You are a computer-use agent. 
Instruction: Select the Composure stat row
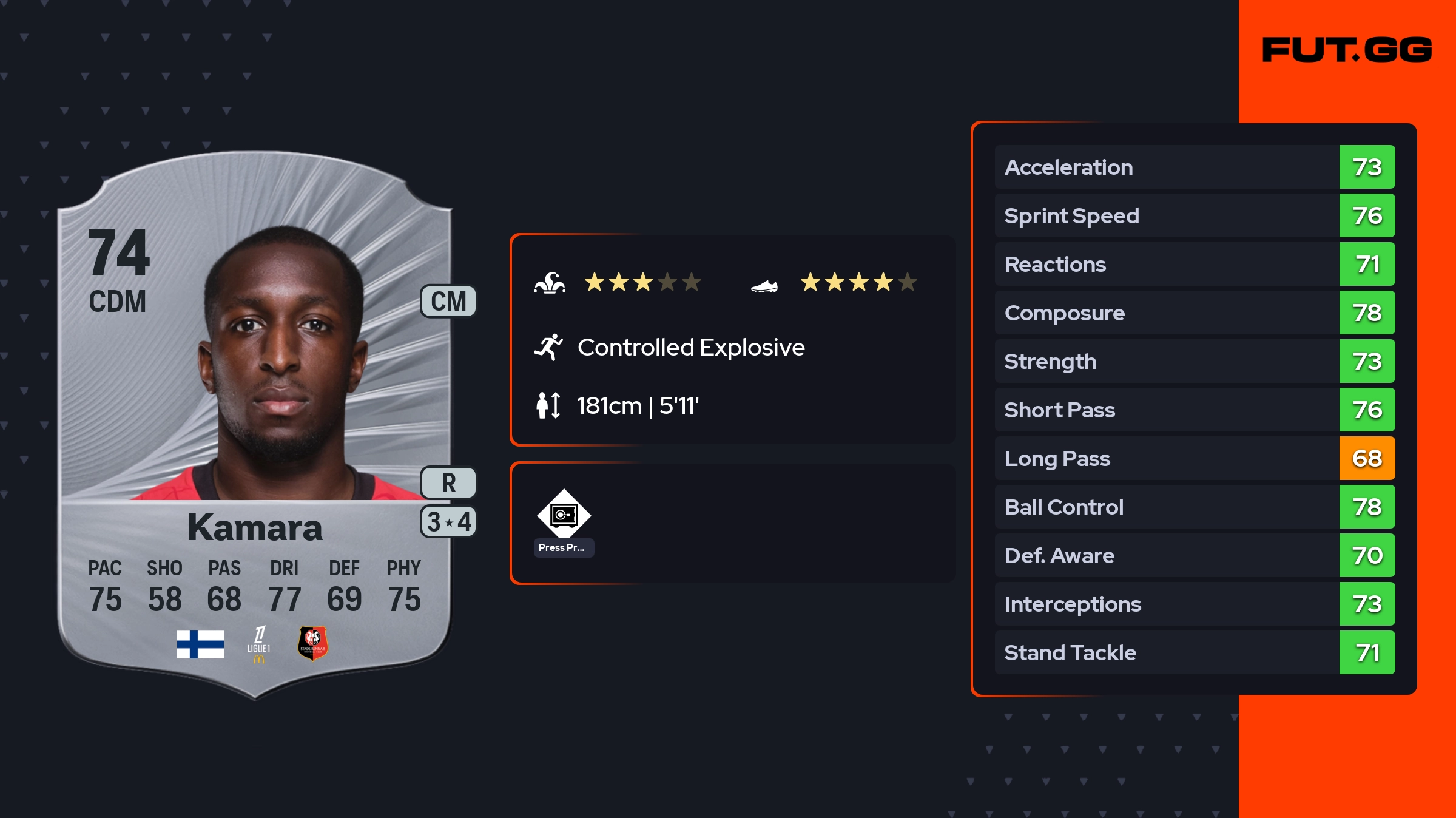tap(1194, 313)
